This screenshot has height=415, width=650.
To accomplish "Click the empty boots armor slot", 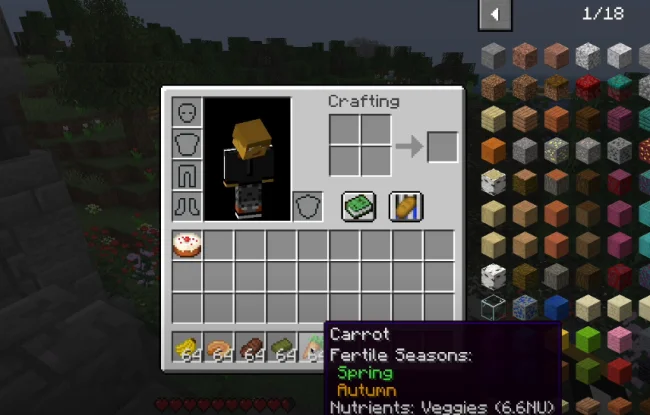I will (187, 206).
